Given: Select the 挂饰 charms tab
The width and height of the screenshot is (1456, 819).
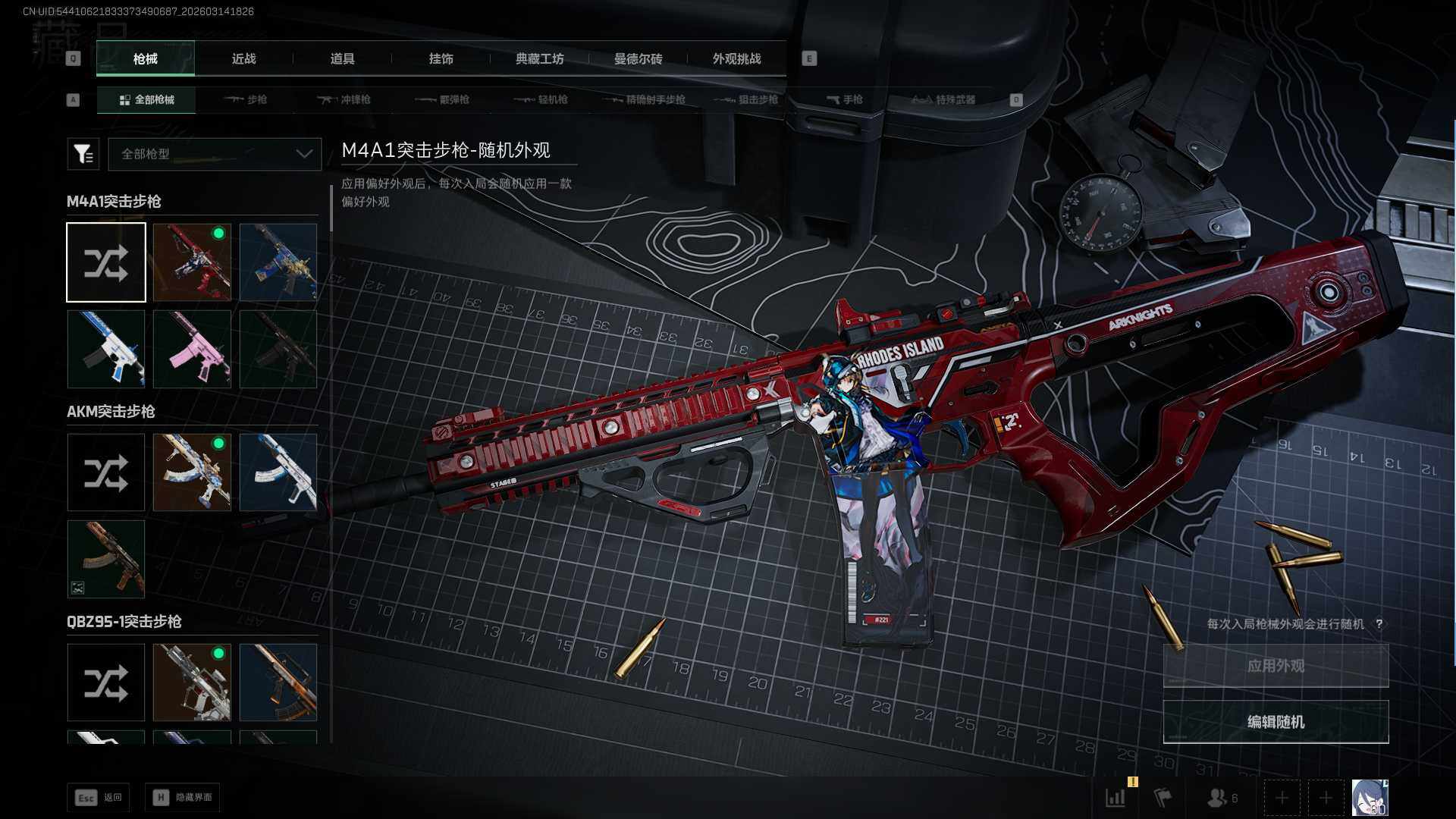Looking at the screenshot, I should tap(441, 58).
